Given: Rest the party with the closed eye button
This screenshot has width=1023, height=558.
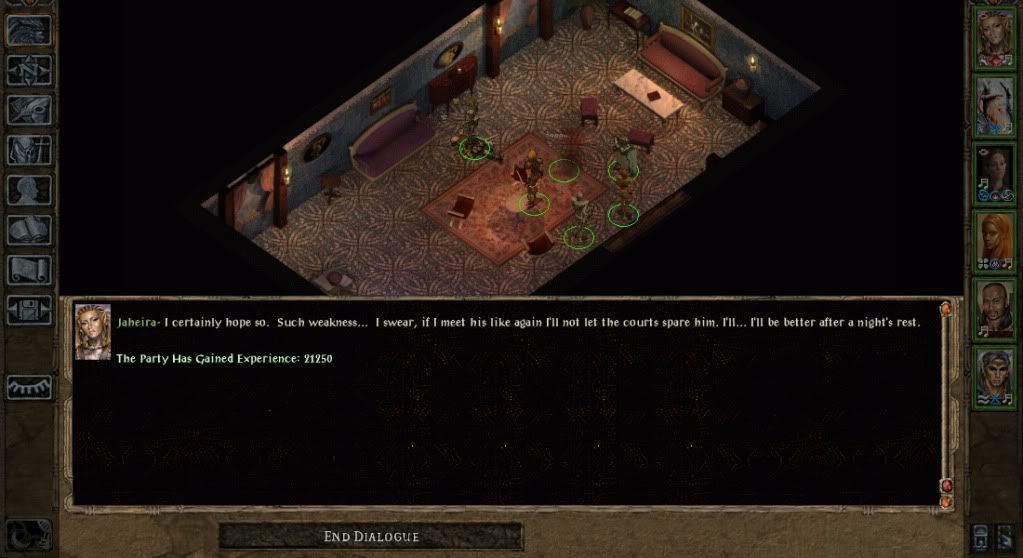Looking at the screenshot, I should [x=29, y=386].
